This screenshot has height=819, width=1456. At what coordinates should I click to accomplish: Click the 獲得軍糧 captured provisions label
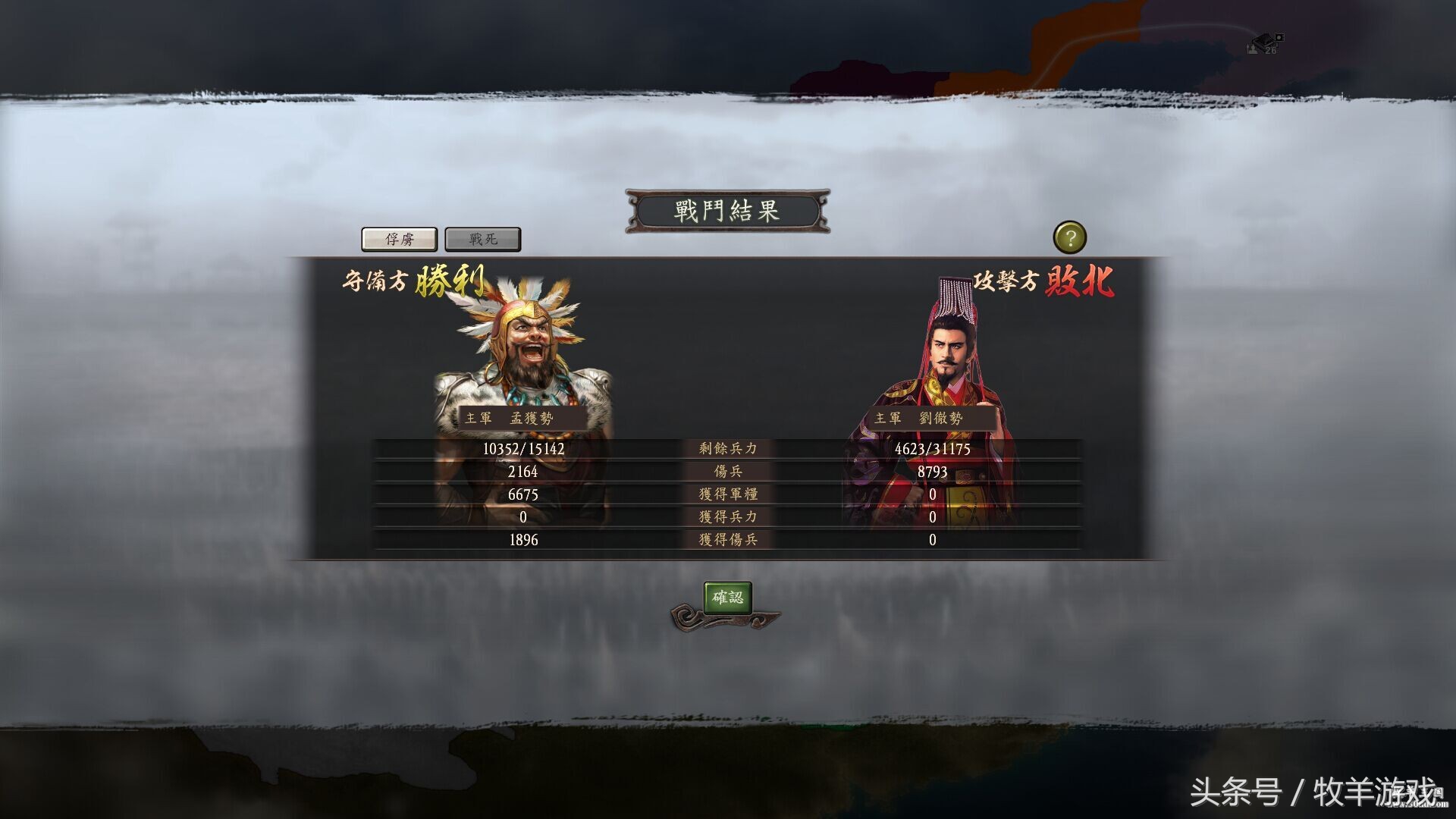tap(726, 494)
